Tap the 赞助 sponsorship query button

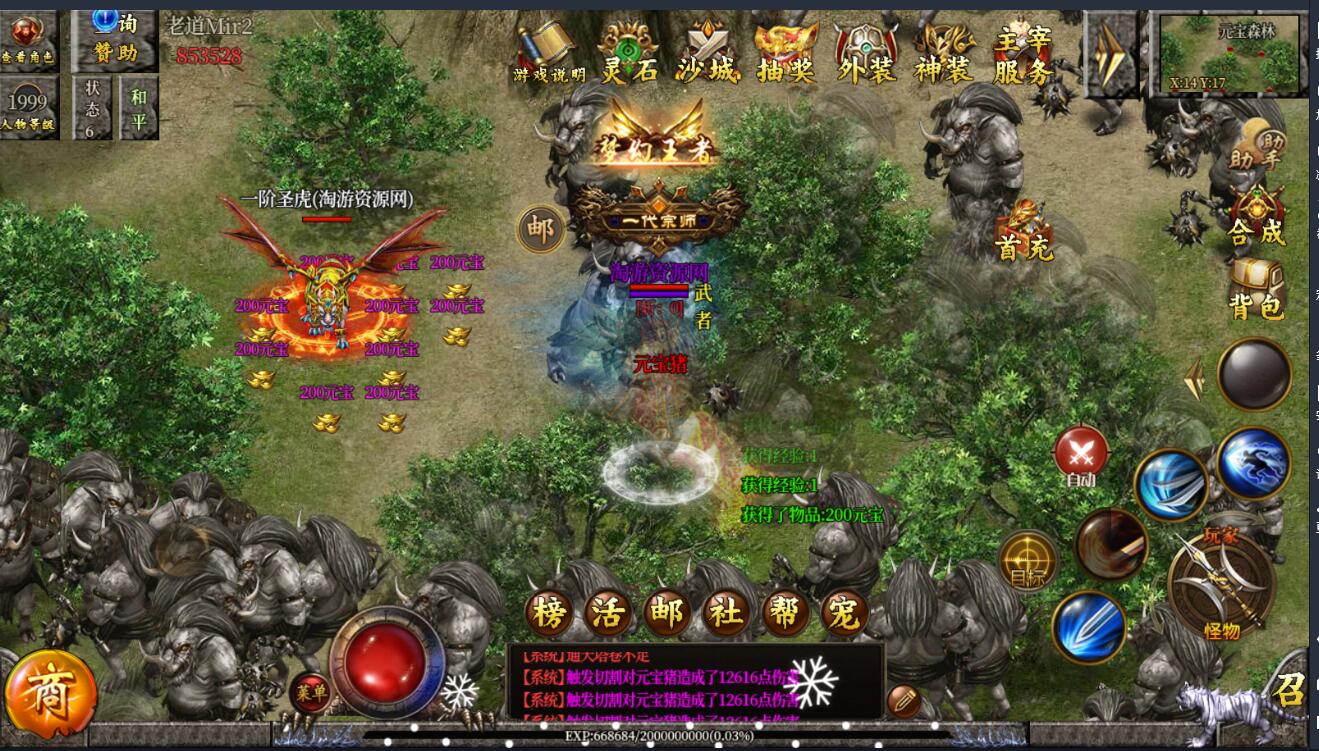(x=113, y=40)
